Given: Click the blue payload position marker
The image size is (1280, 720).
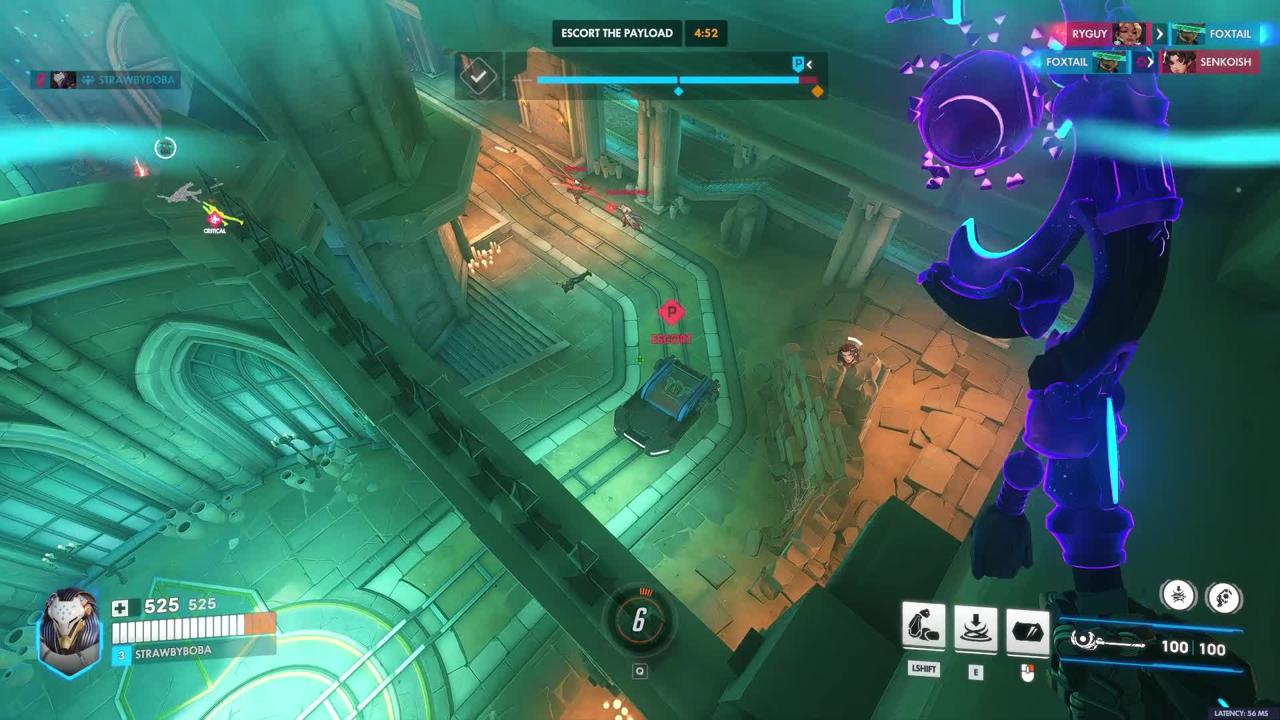Looking at the screenshot, I should pyautogui.click(x=799, y=64).
